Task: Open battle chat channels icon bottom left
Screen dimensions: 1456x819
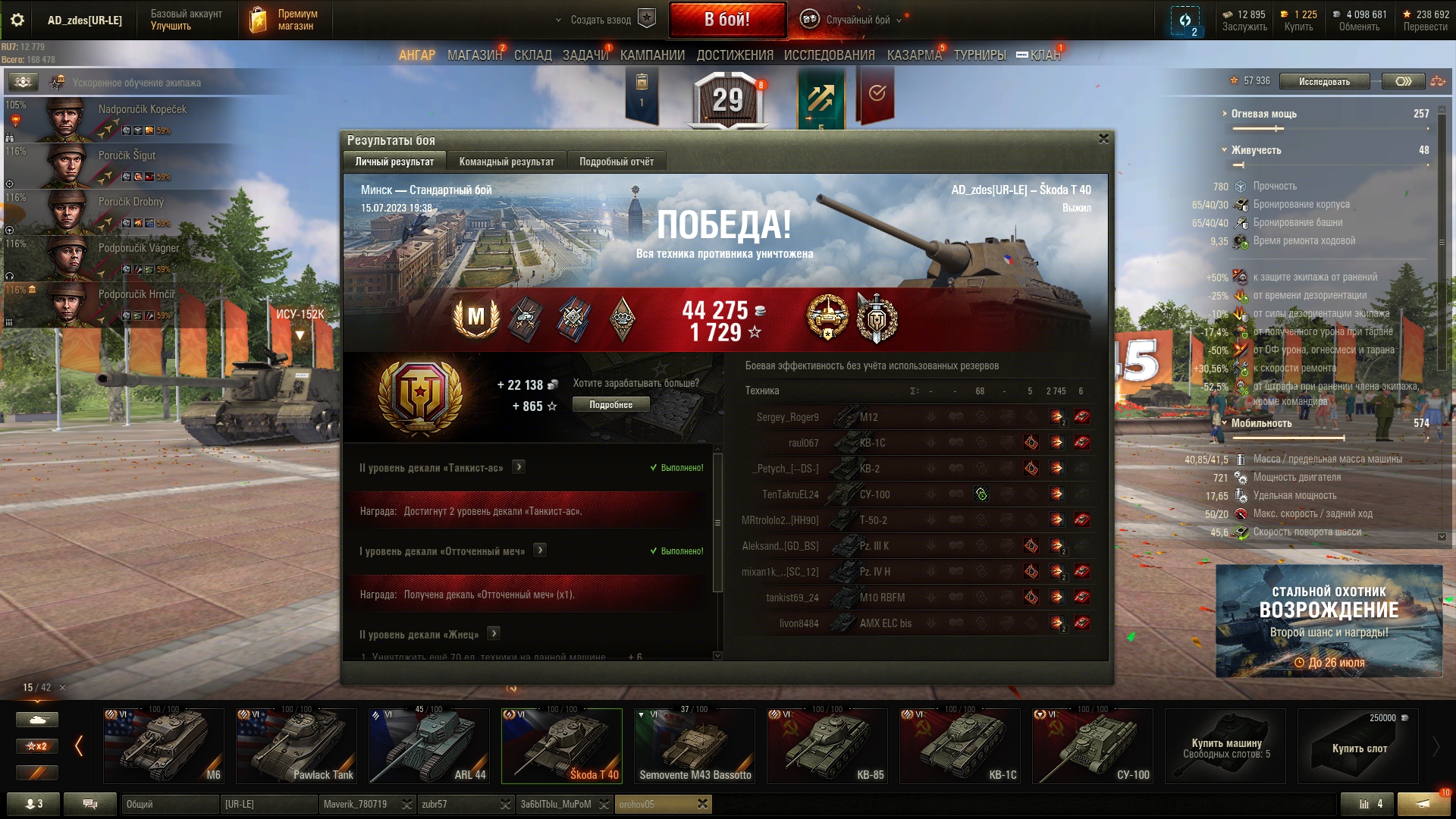Action: pyautogui.click(x=90, y=804)
